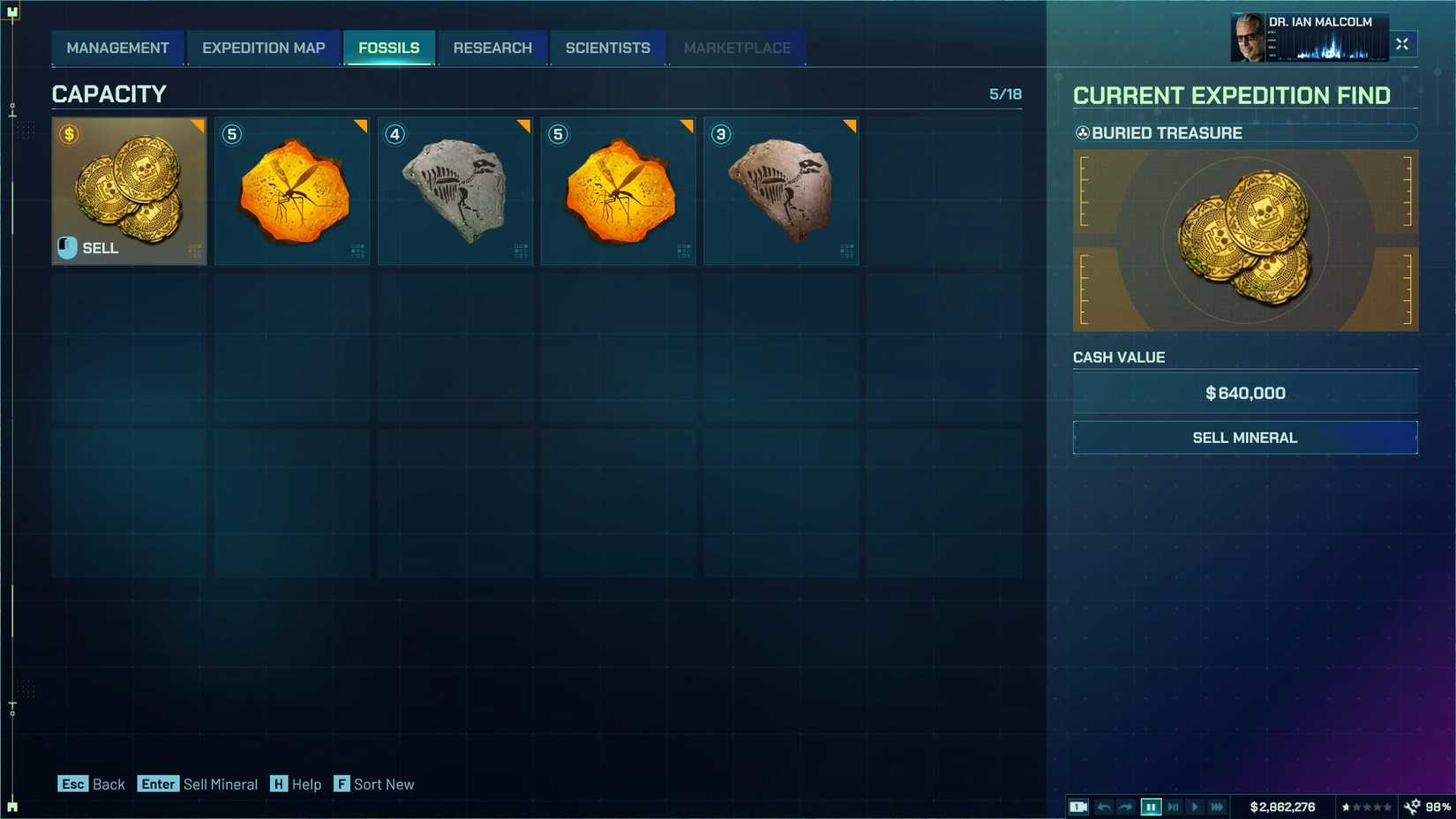Select play speed in the time controls
The image size is (1456, 819).
coord(1197,806)
